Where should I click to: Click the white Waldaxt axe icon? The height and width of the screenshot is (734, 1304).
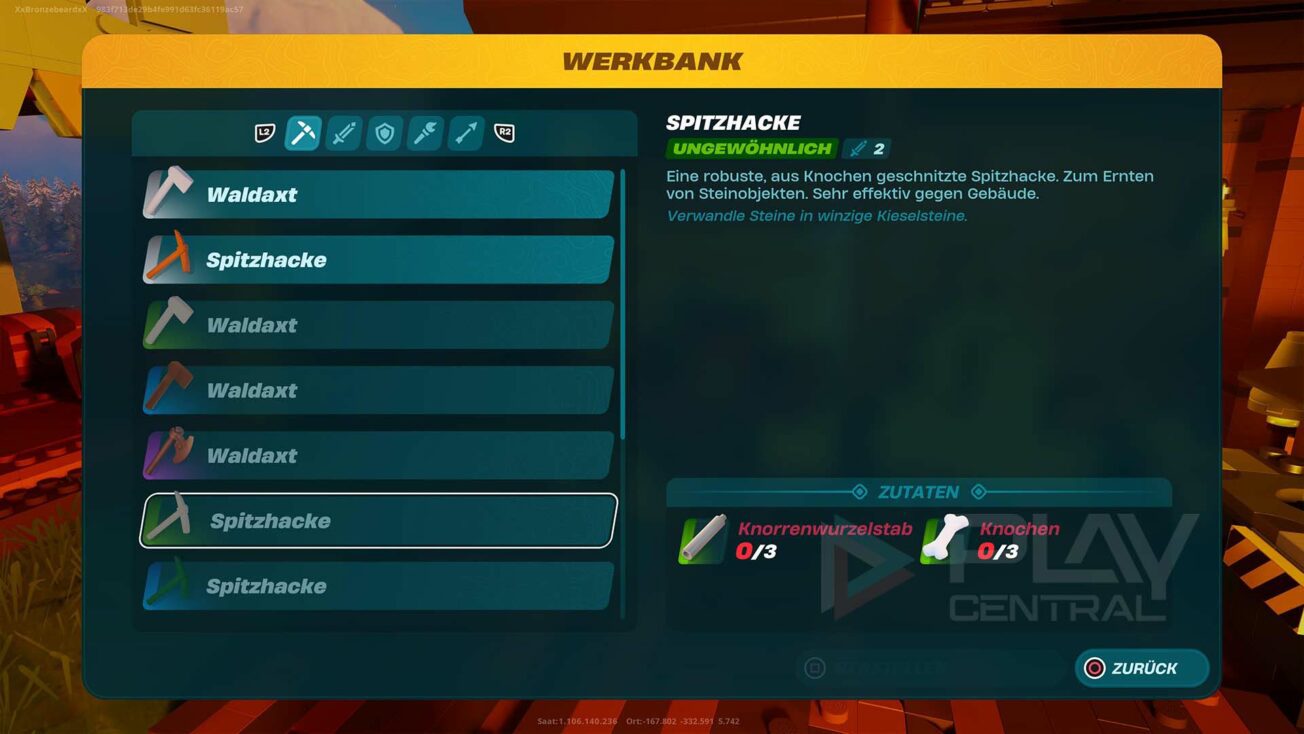click(168, 194)
